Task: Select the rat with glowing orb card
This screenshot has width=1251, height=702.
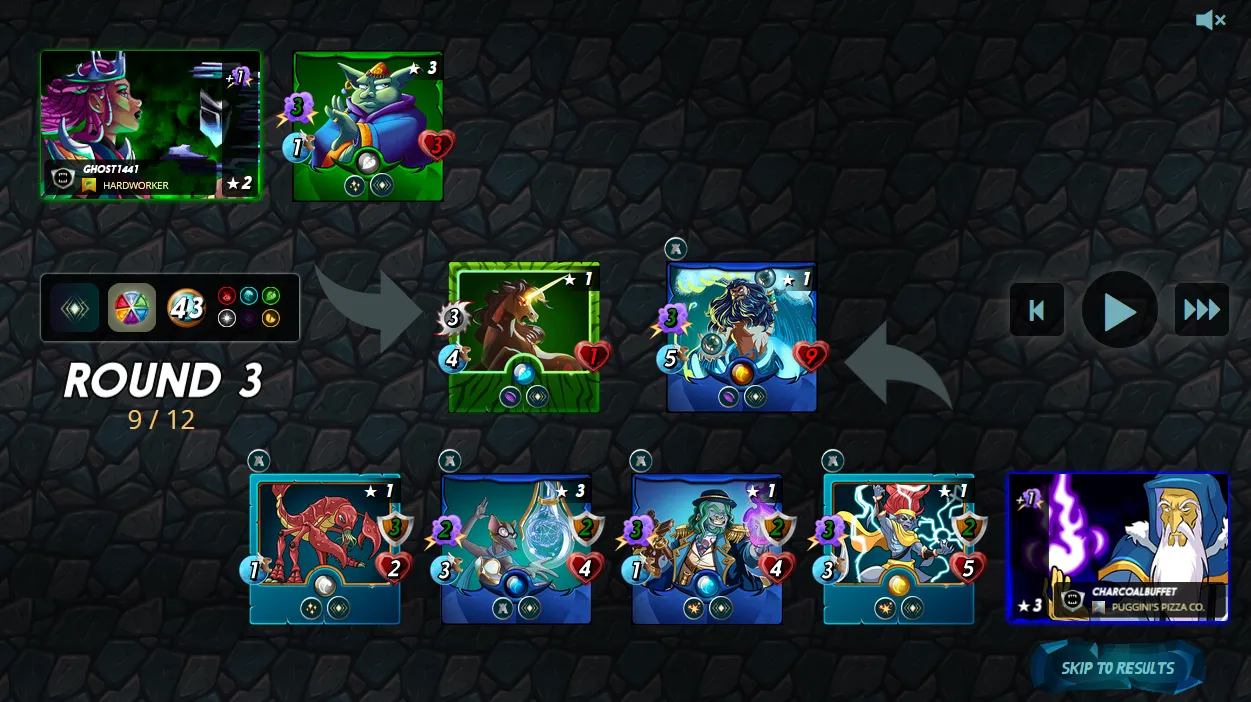Action: point(516,548)
